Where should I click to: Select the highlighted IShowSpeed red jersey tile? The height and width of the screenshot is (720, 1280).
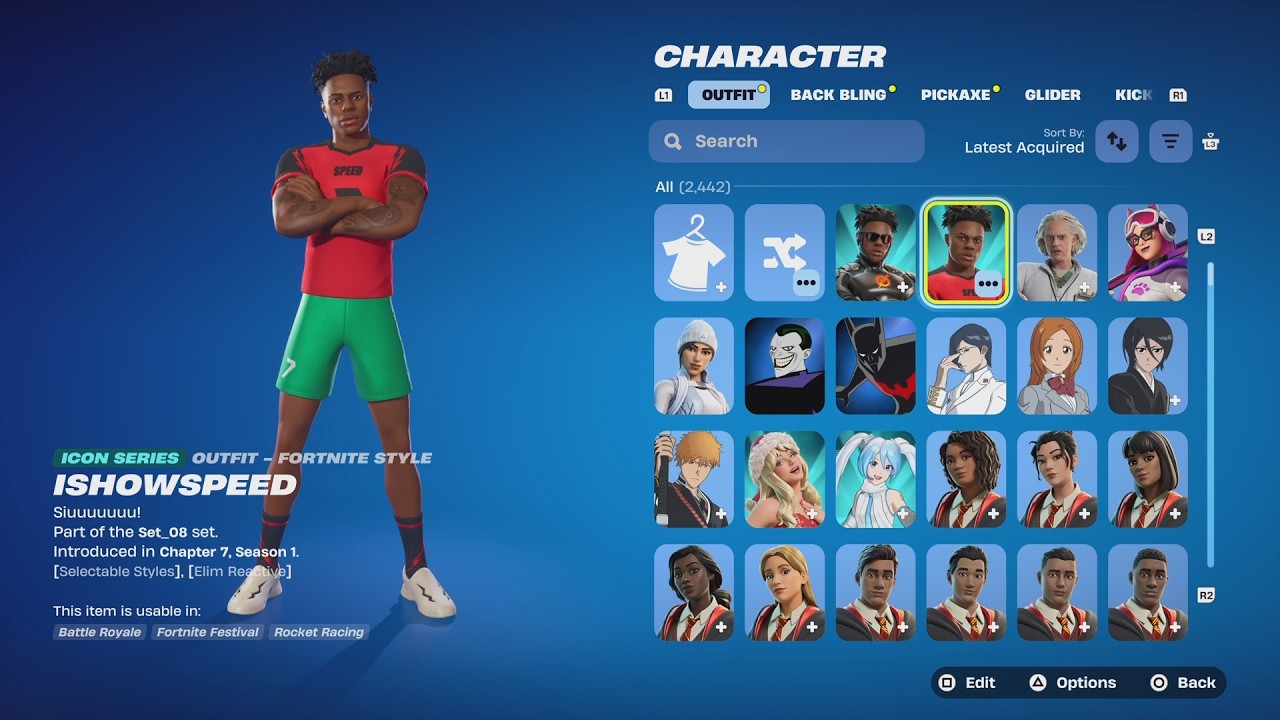coord(966,253)
